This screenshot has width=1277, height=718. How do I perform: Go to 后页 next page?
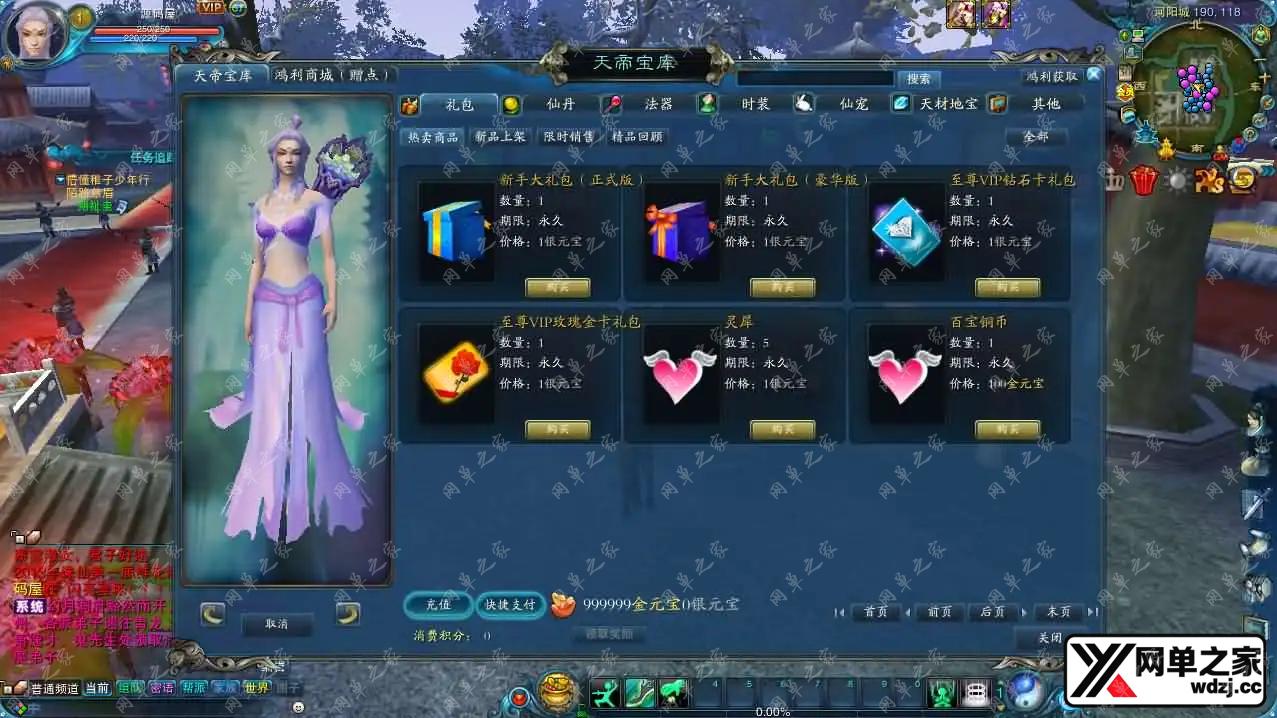pos(992,612)
